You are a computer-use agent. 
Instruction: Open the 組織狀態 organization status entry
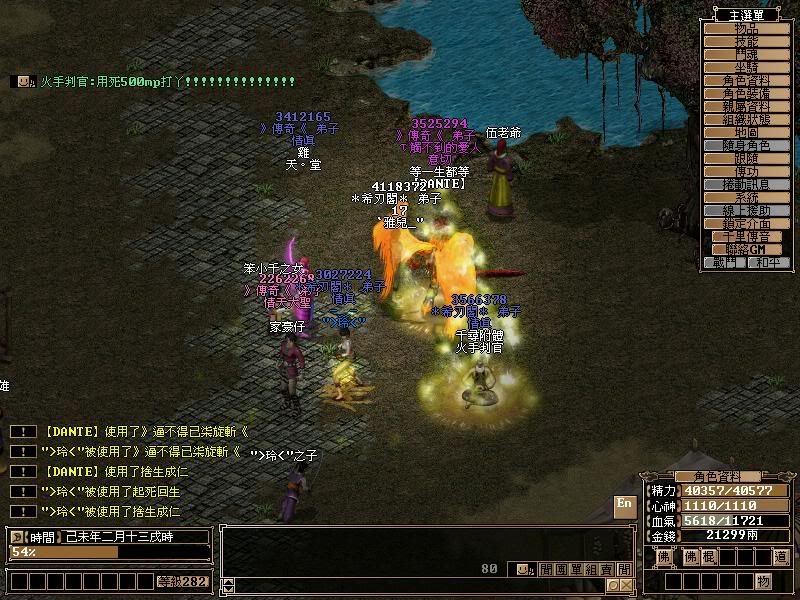click(747, 119)
